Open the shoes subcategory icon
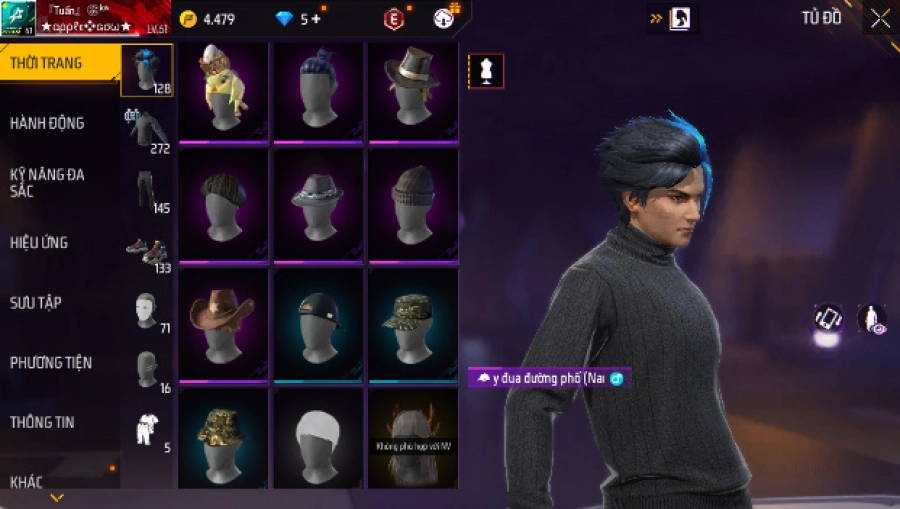 [x=147, y=251]
